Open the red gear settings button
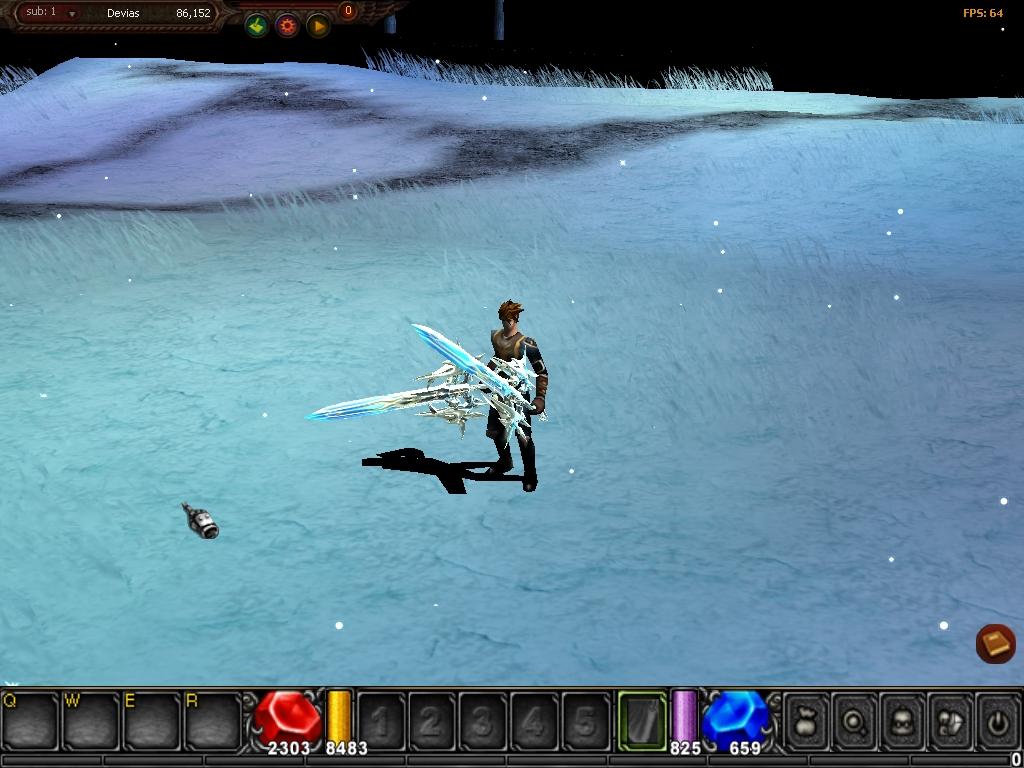The height and width of the screenshot is (768, 1024). coord(288,26)
